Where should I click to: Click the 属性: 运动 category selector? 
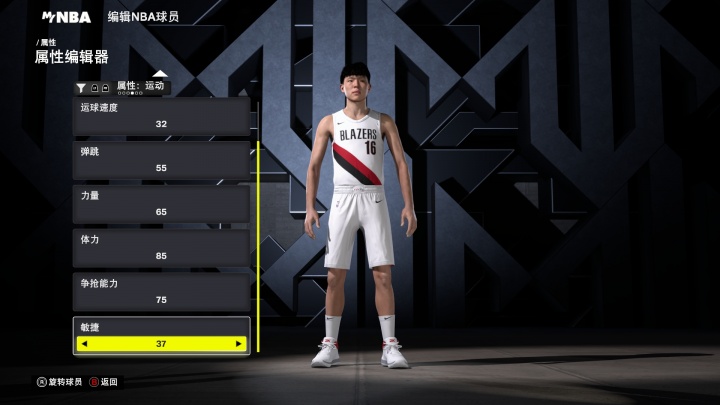click(140, 86)
